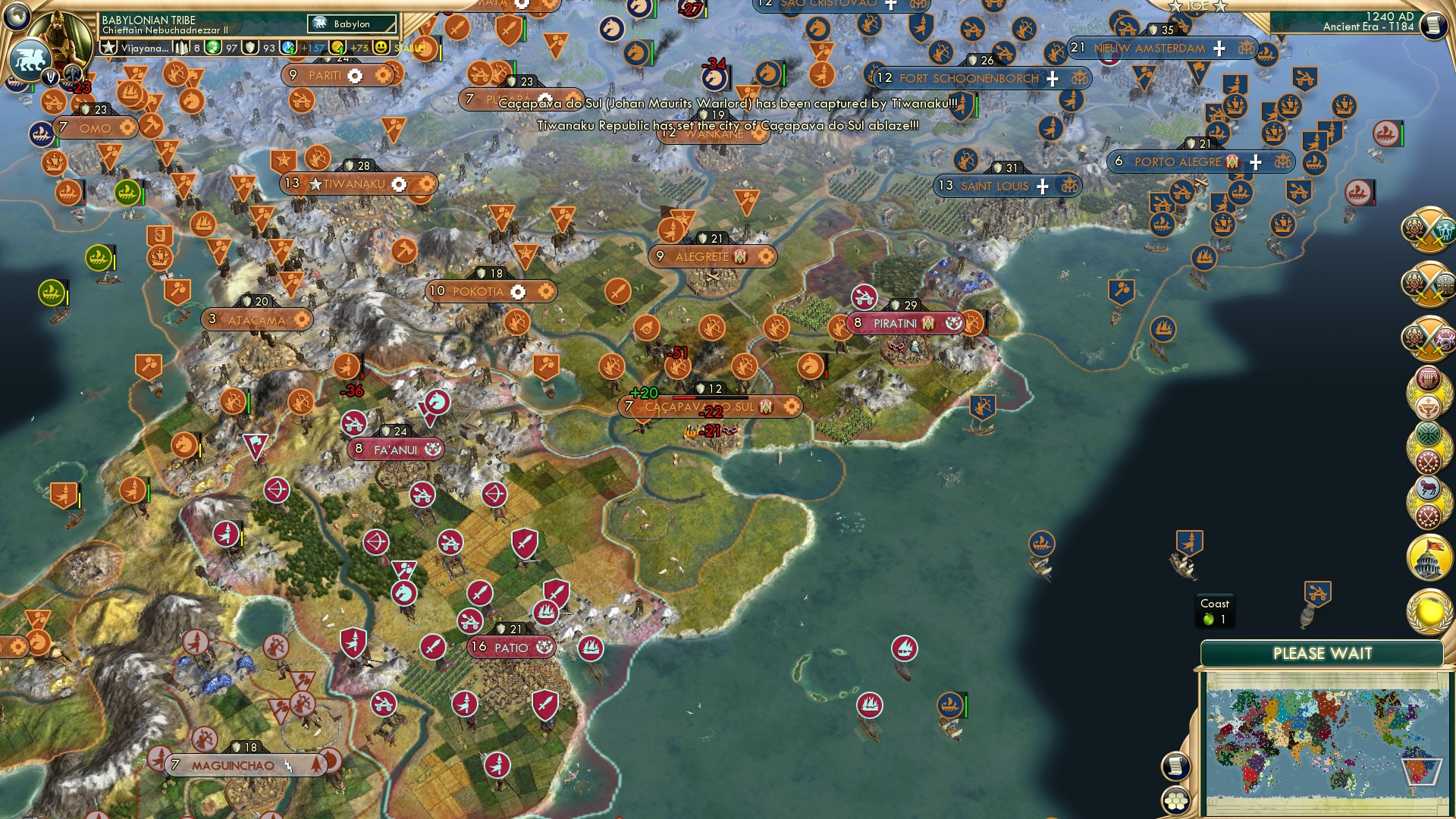Click the happiness smiley showing STABLE
The height and width of the screenshot is (819, 1456).
[x=381, y=47]
